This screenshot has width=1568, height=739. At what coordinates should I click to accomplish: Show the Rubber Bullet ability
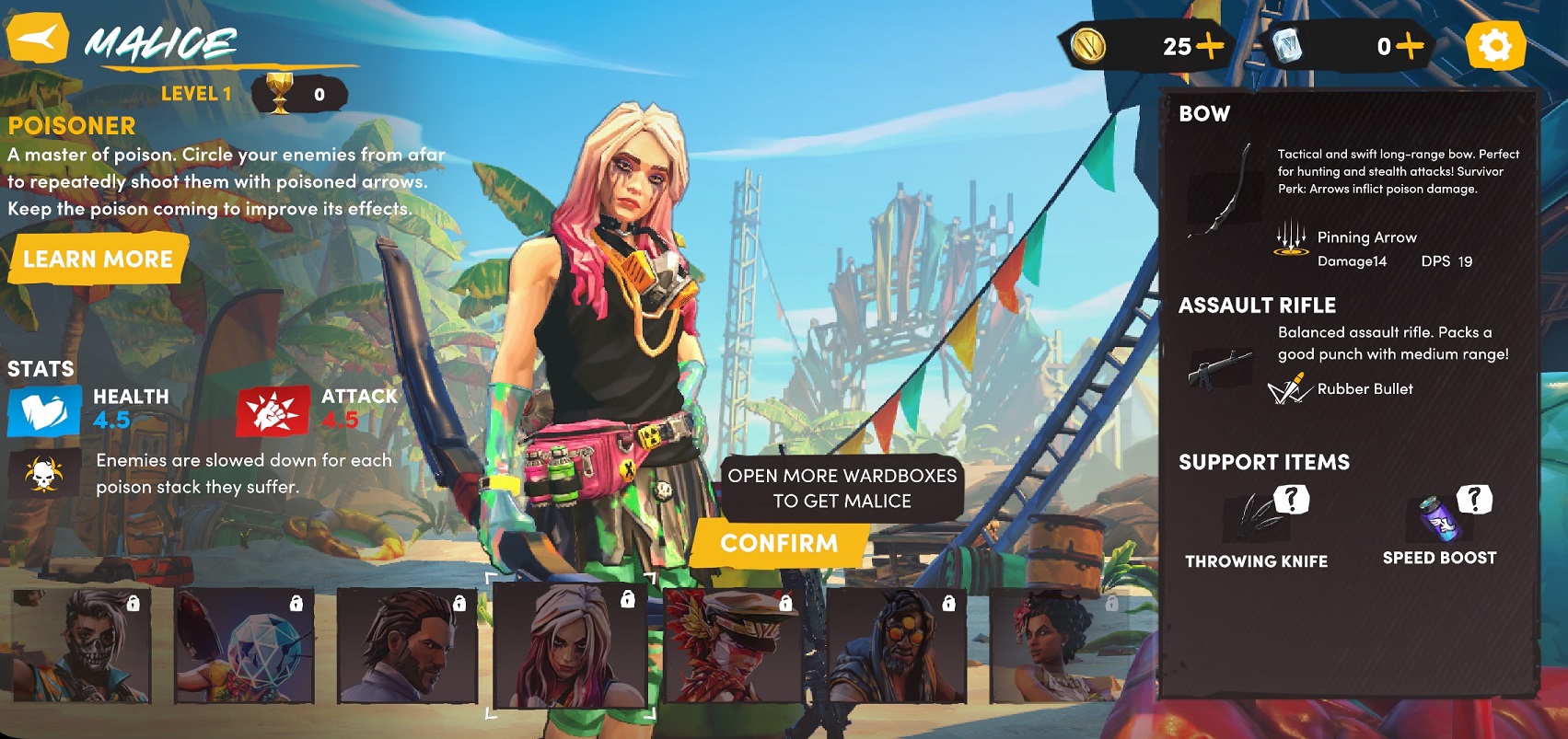[x=1289, y=389]
